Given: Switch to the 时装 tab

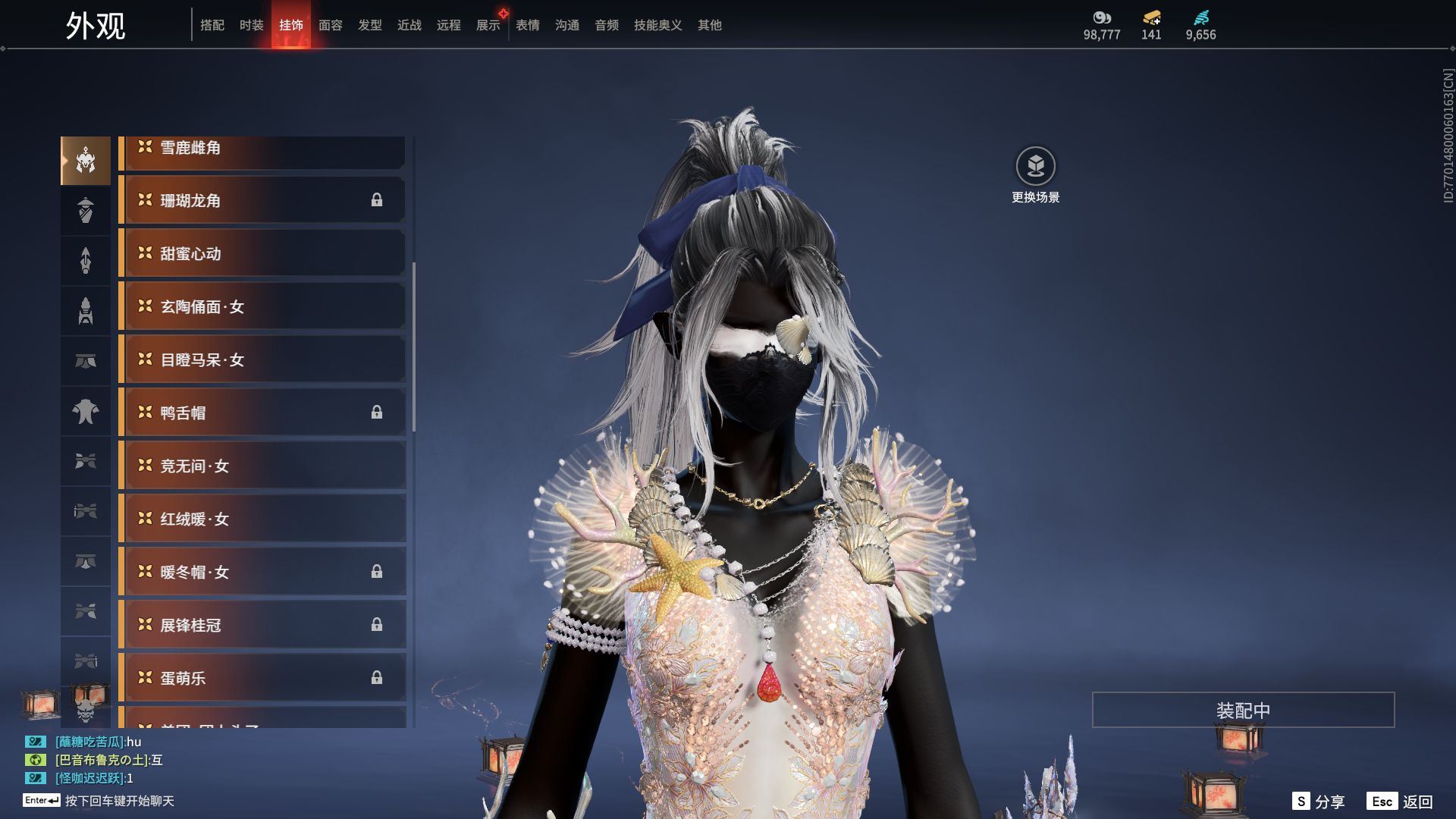Looking at the screenshot, I should tap(251, 25).
